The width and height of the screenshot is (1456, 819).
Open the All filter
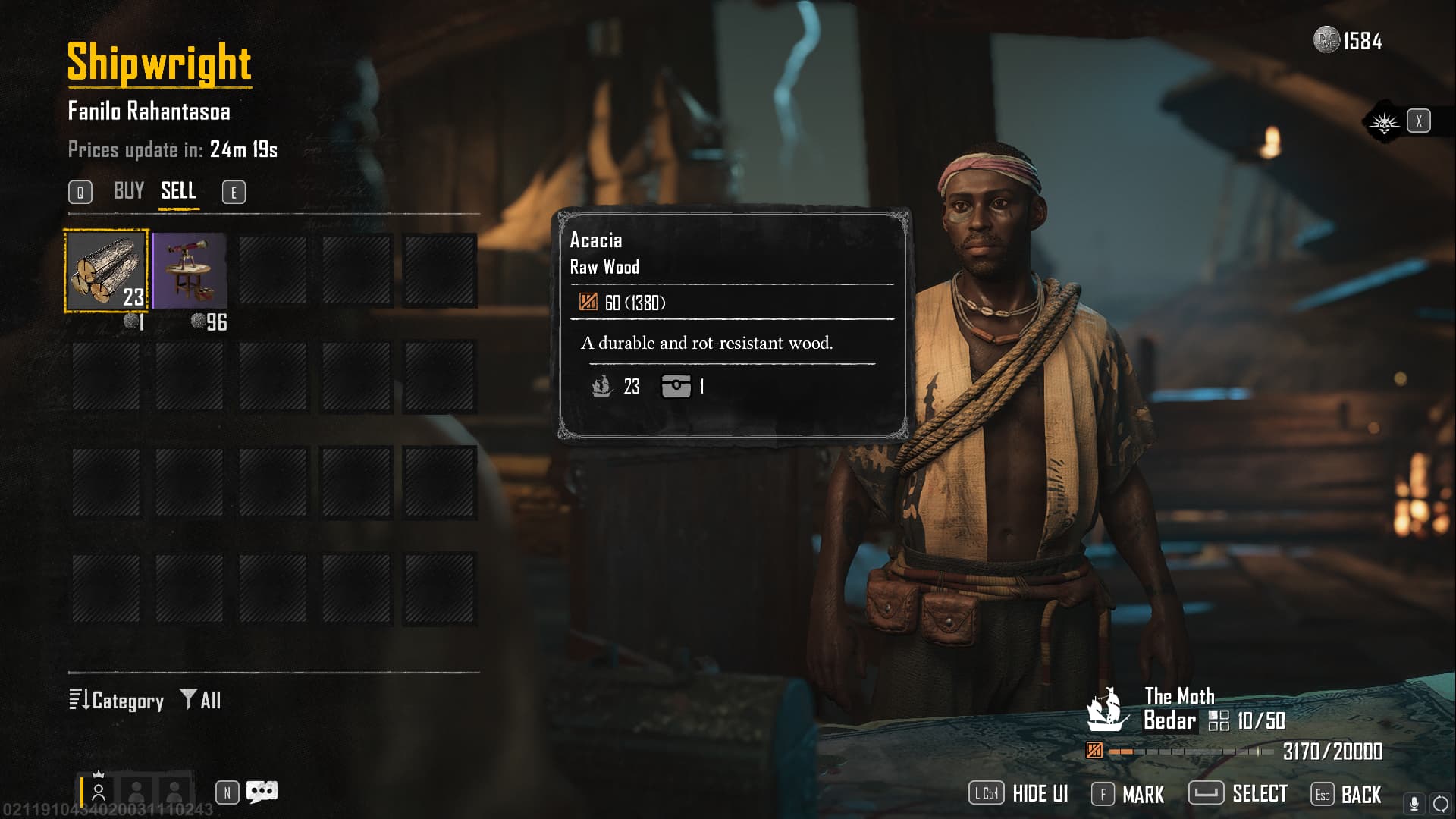[x=201, y=700]
